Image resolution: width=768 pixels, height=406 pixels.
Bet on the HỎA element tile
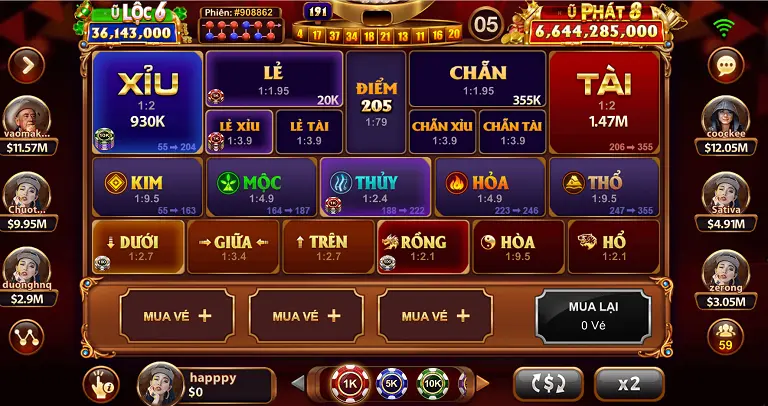(x=489, y=185)
